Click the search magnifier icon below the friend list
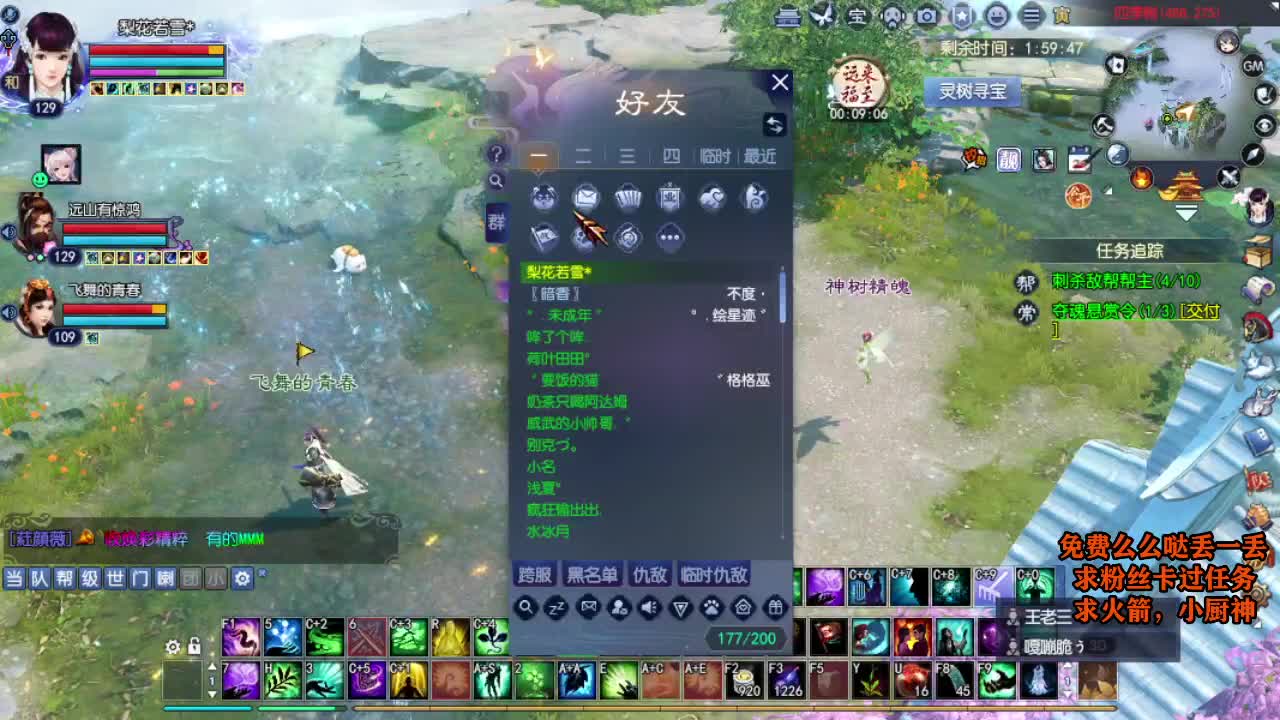The image size is (1280, 720). (526, 607)
